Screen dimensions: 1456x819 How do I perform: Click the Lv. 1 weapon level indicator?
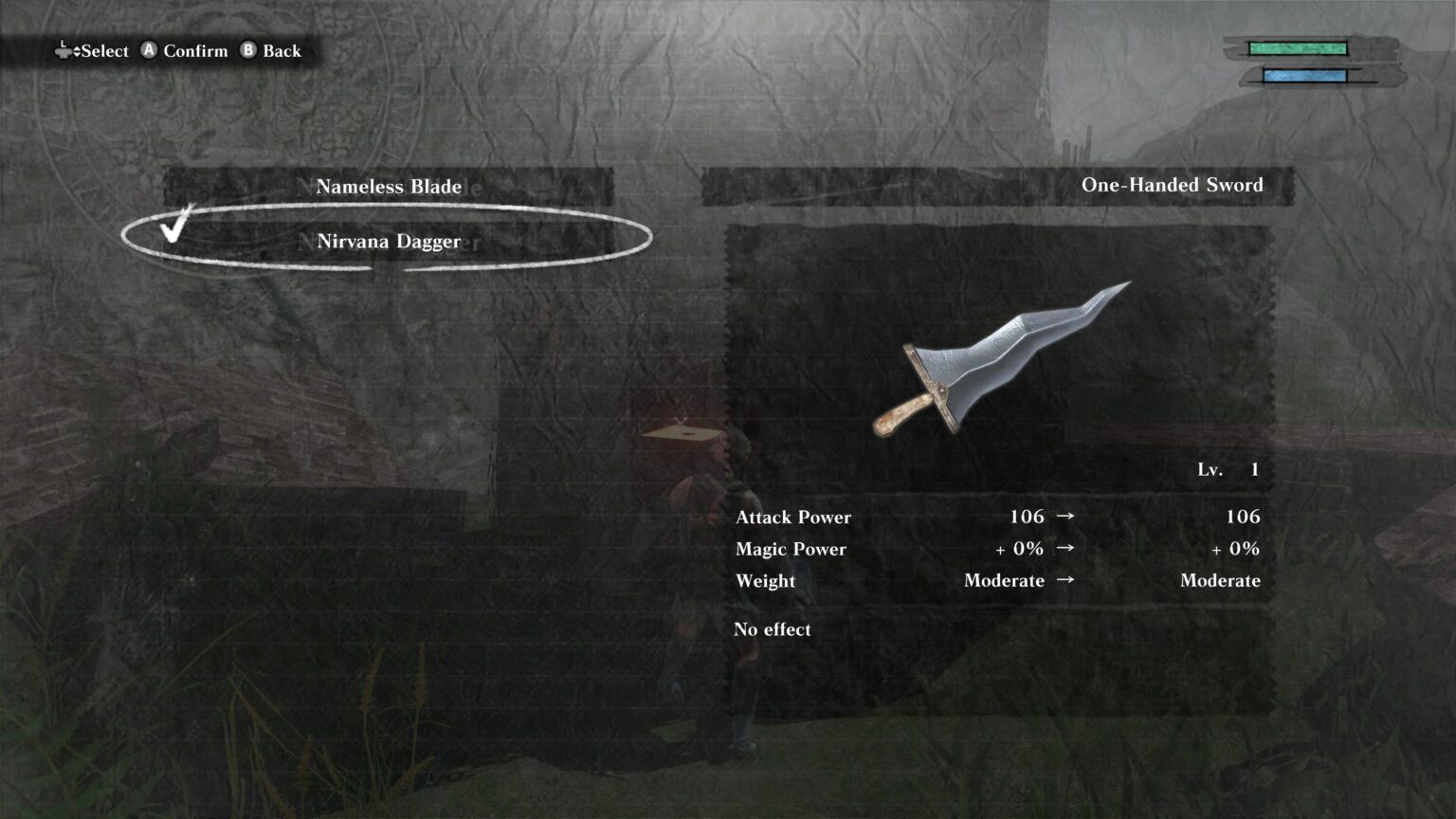(x=1229, y=468)
